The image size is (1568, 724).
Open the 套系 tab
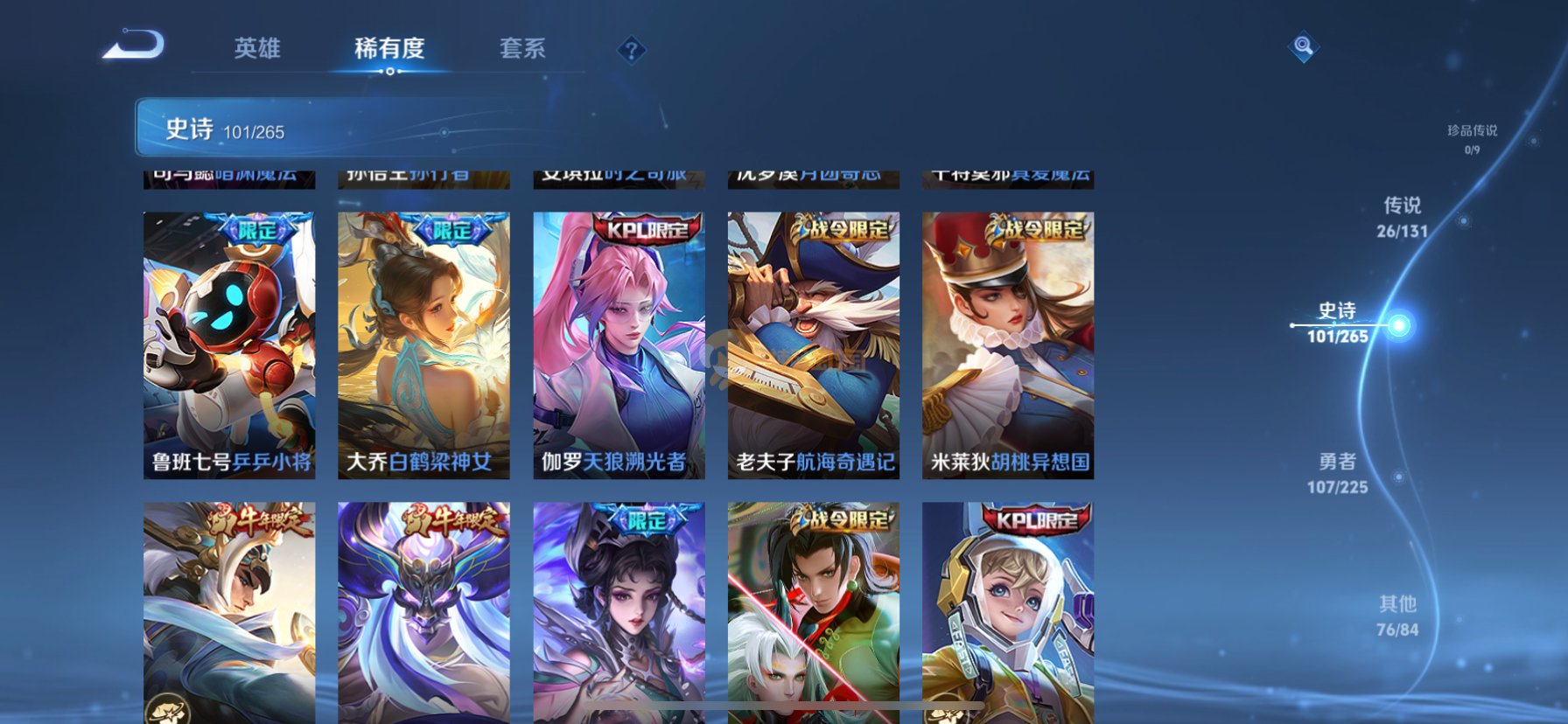click(522, 48)
